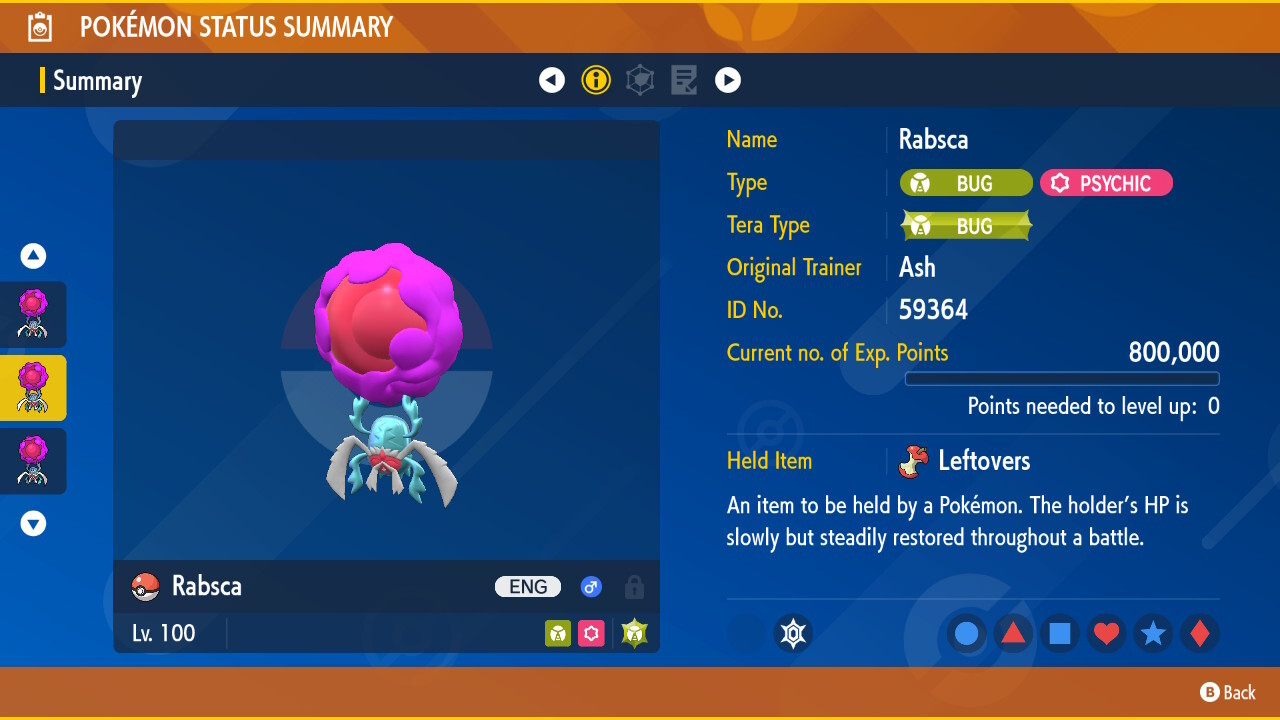Toggle the red heart marking
Image resolution: width=1280 pixels, height=720 pixels.
click(1106, 634)
